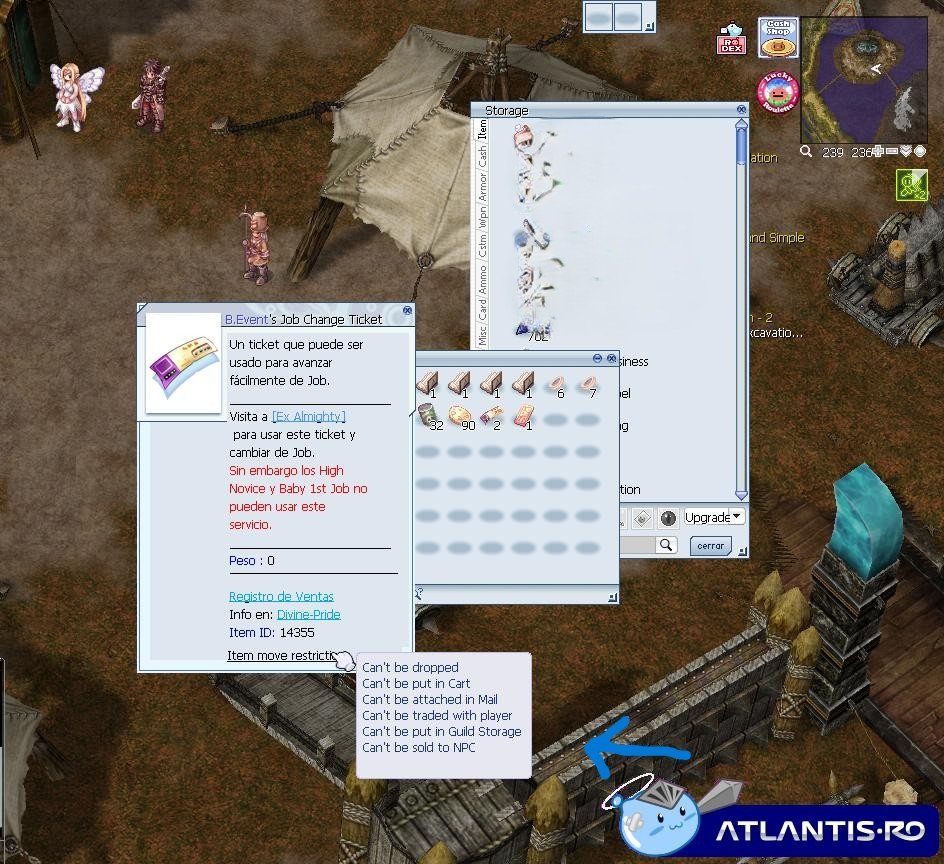Viewport: 944px width, 864px height.
Task: Select the Card storage tab
Action: (482, 309)
